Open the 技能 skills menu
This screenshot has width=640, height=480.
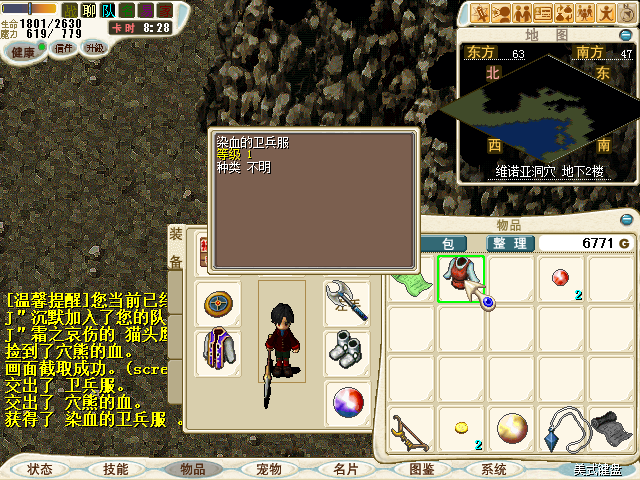[x=115, y=468]
